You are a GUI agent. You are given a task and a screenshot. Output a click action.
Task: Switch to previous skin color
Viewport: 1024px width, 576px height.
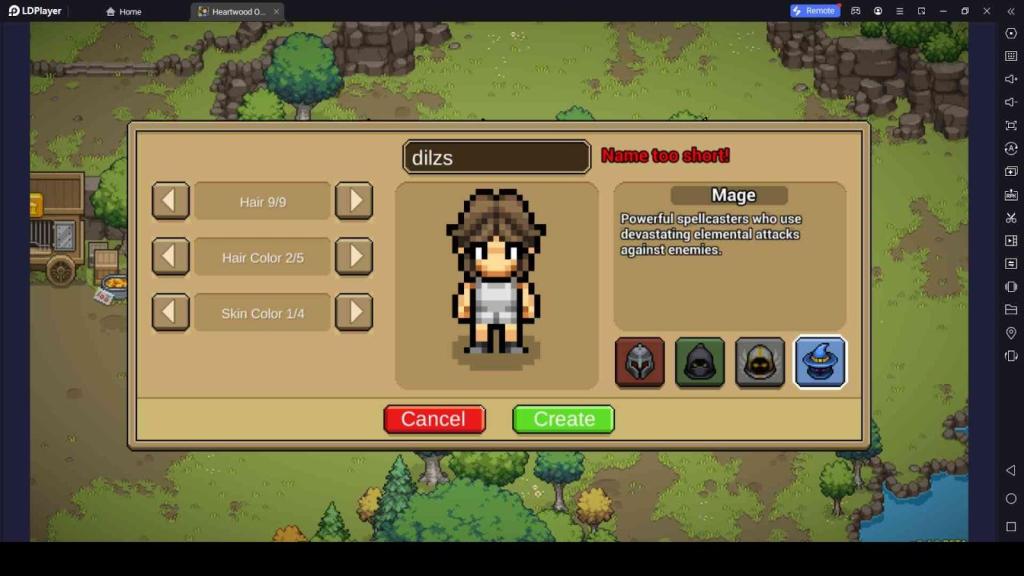pos(170,313)
